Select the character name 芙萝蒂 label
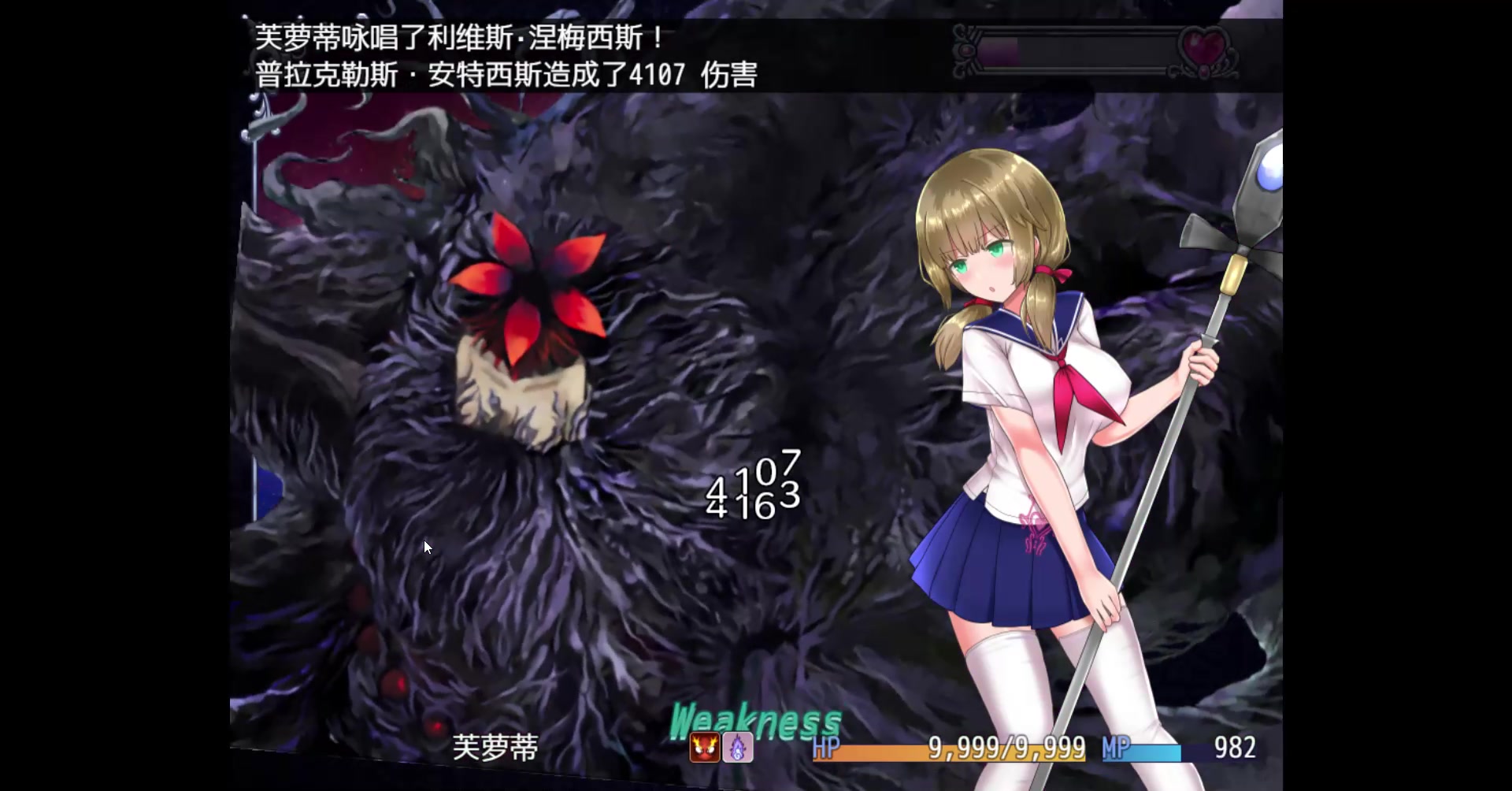The height and width of the screenshot is (791, 1512). pos(496,748)
